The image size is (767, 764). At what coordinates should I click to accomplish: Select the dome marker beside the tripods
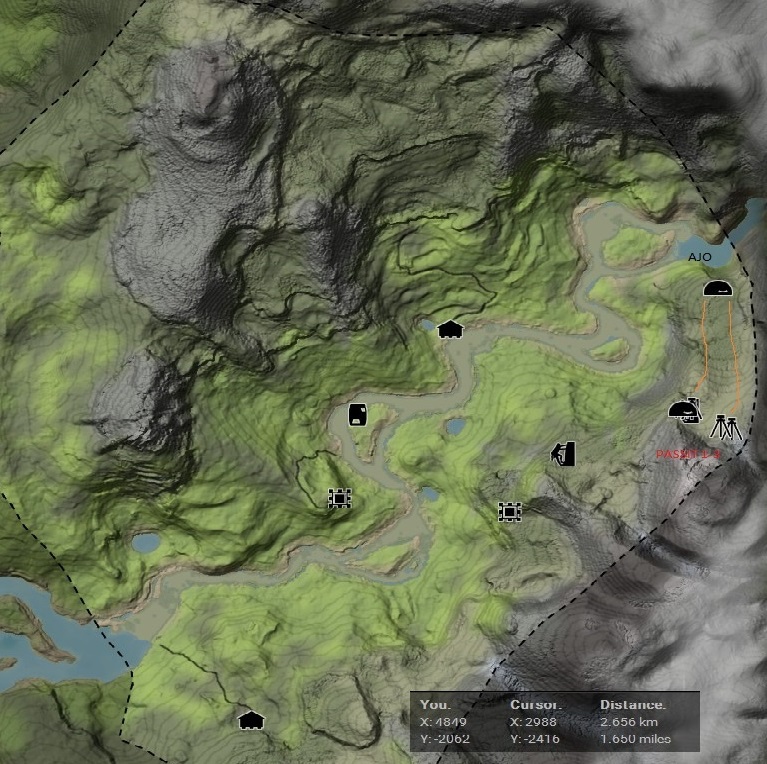tap(685, 410)
